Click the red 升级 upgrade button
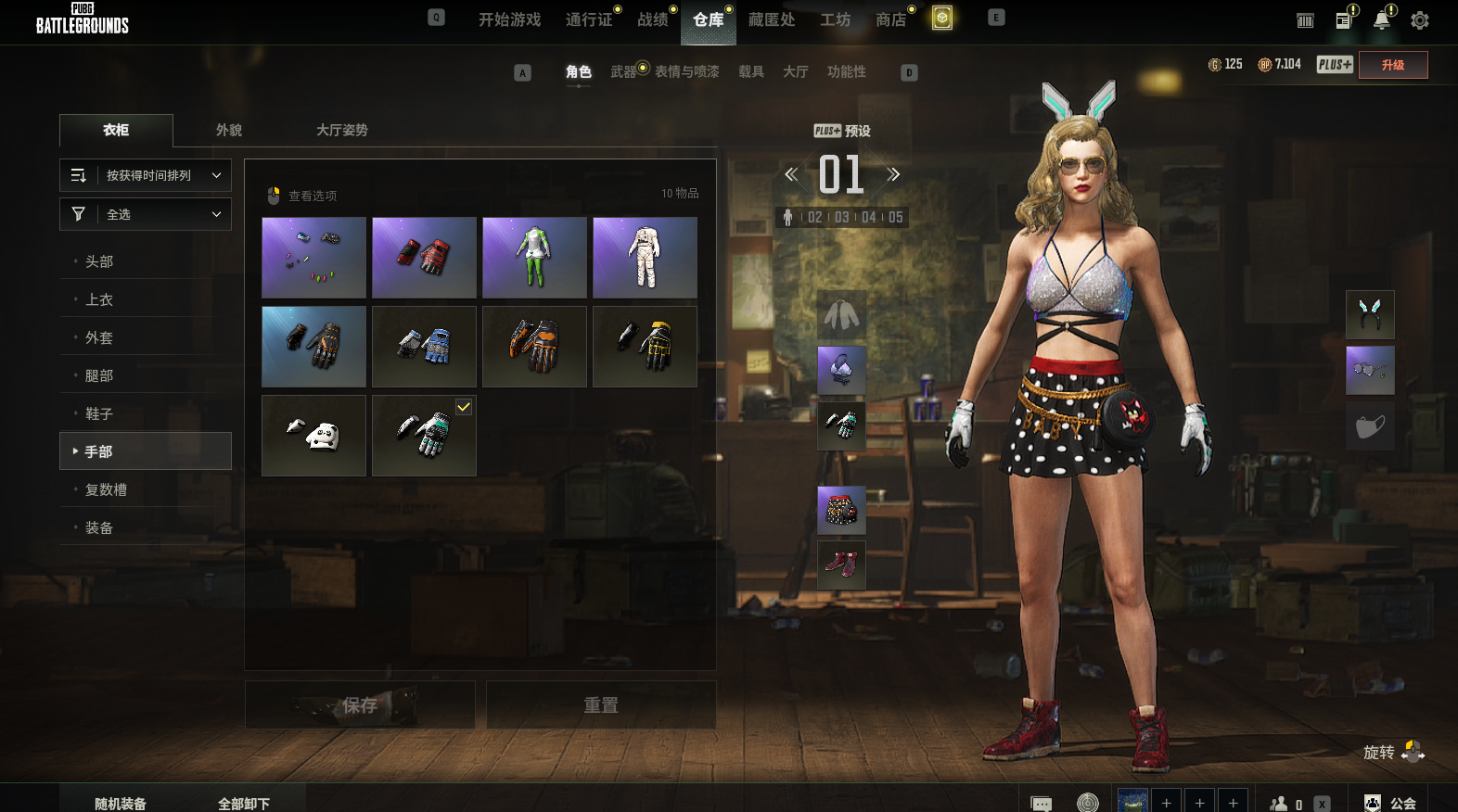 coord(1392,65)
